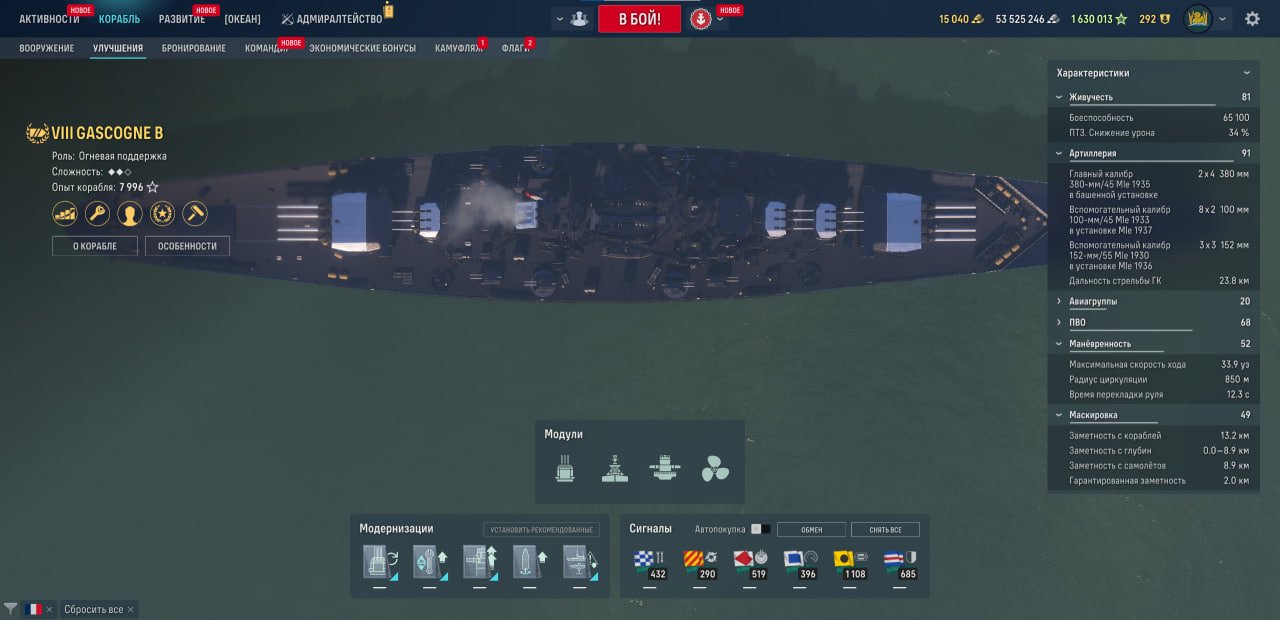
Task: Start the battle with В БОЙ! button
Action: (x=639, y=19)
